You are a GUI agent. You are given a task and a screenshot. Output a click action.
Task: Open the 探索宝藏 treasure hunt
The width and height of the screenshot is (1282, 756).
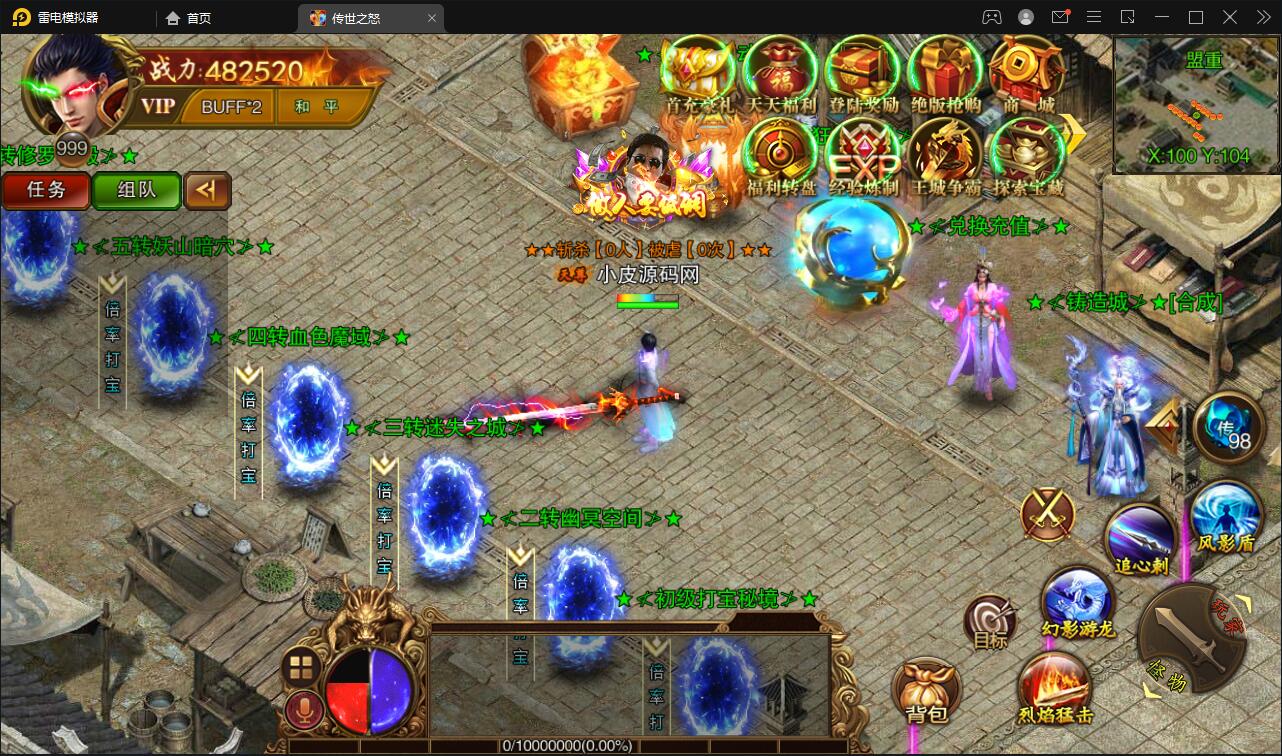coord(1027,156)
